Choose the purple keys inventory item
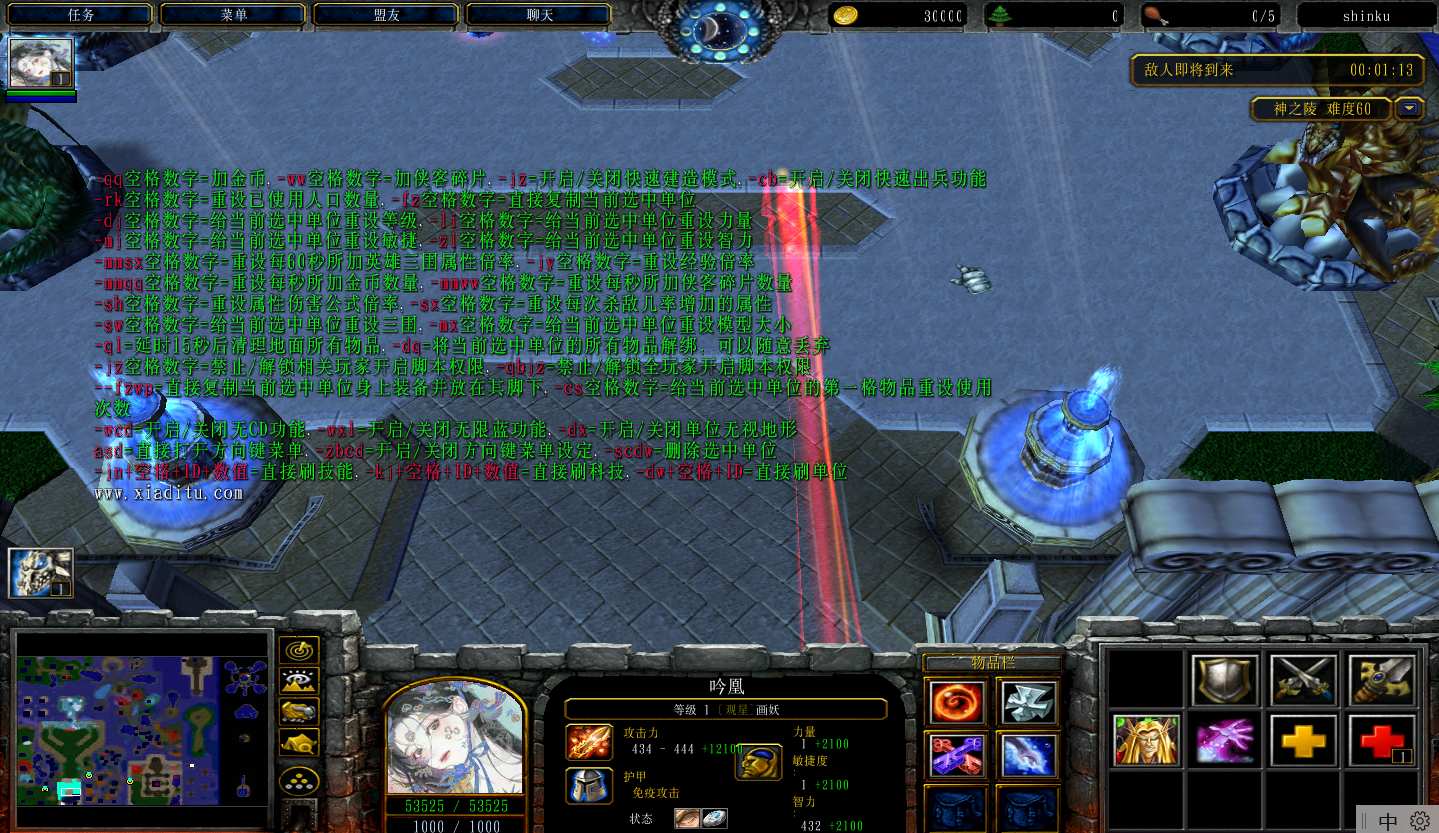The image size is (1439, 833). [957, 756]
